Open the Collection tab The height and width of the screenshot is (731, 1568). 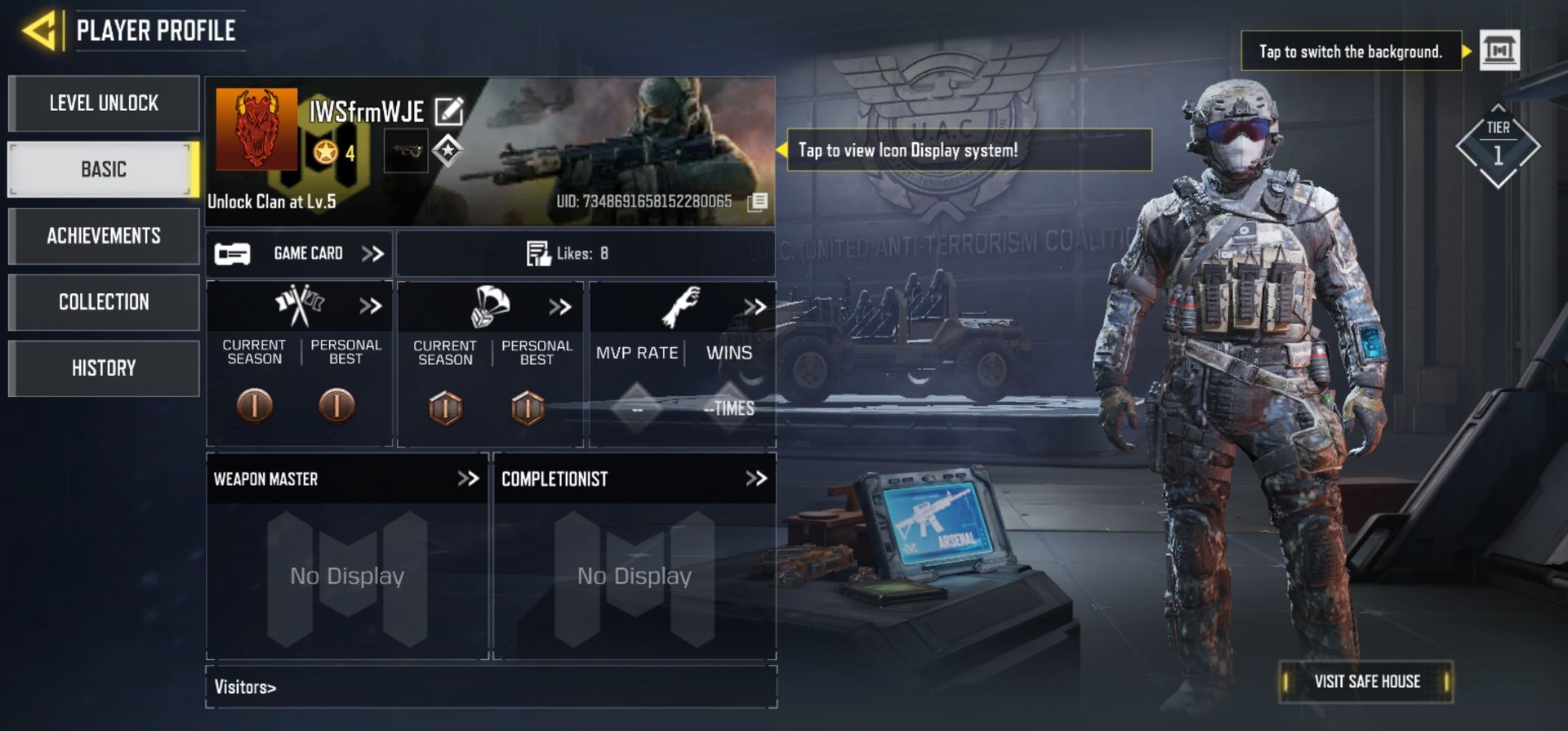pos(104,302)
